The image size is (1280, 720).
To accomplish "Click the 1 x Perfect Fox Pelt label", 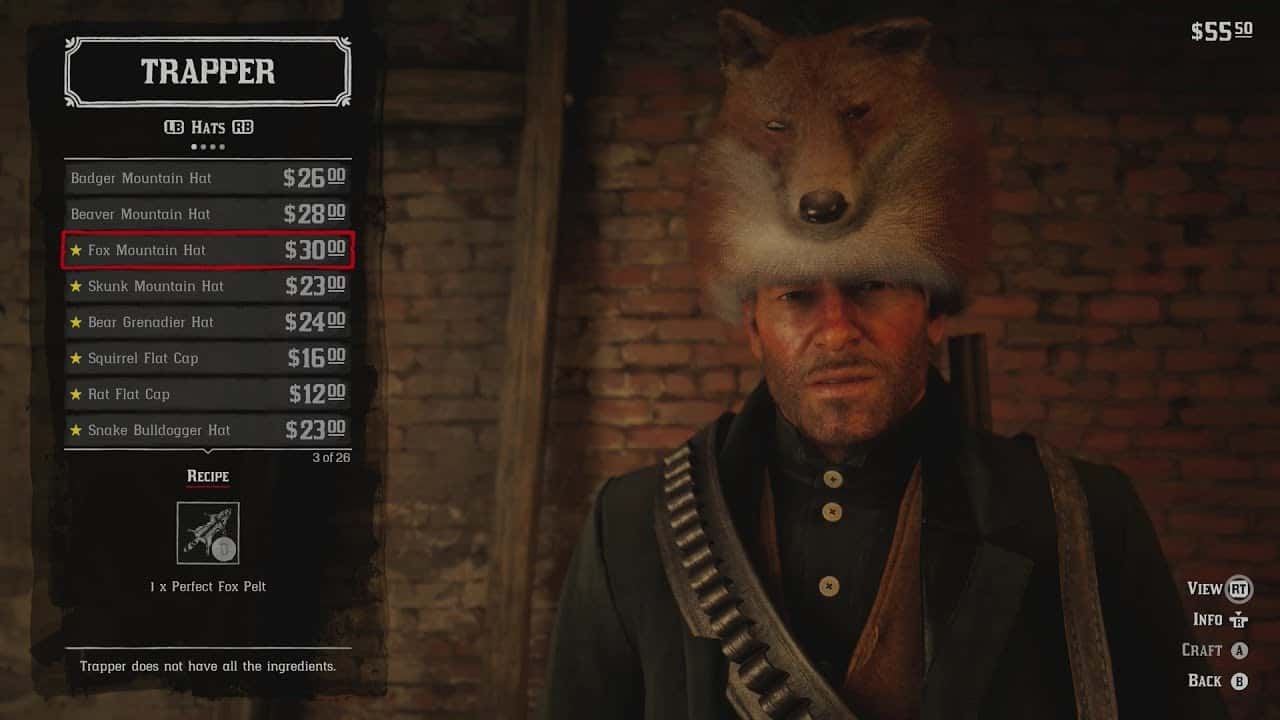I will [x=207, y=587].
